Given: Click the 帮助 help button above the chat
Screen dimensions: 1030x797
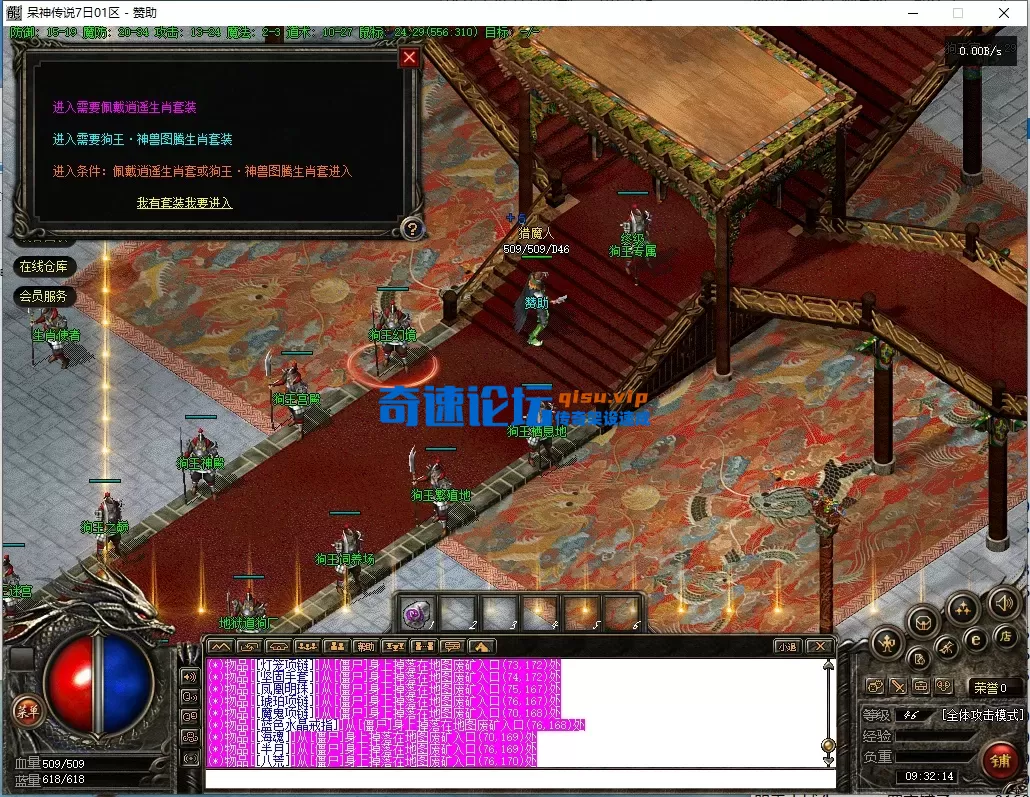Looking at the screenshot, I should [x=365, y=647].
